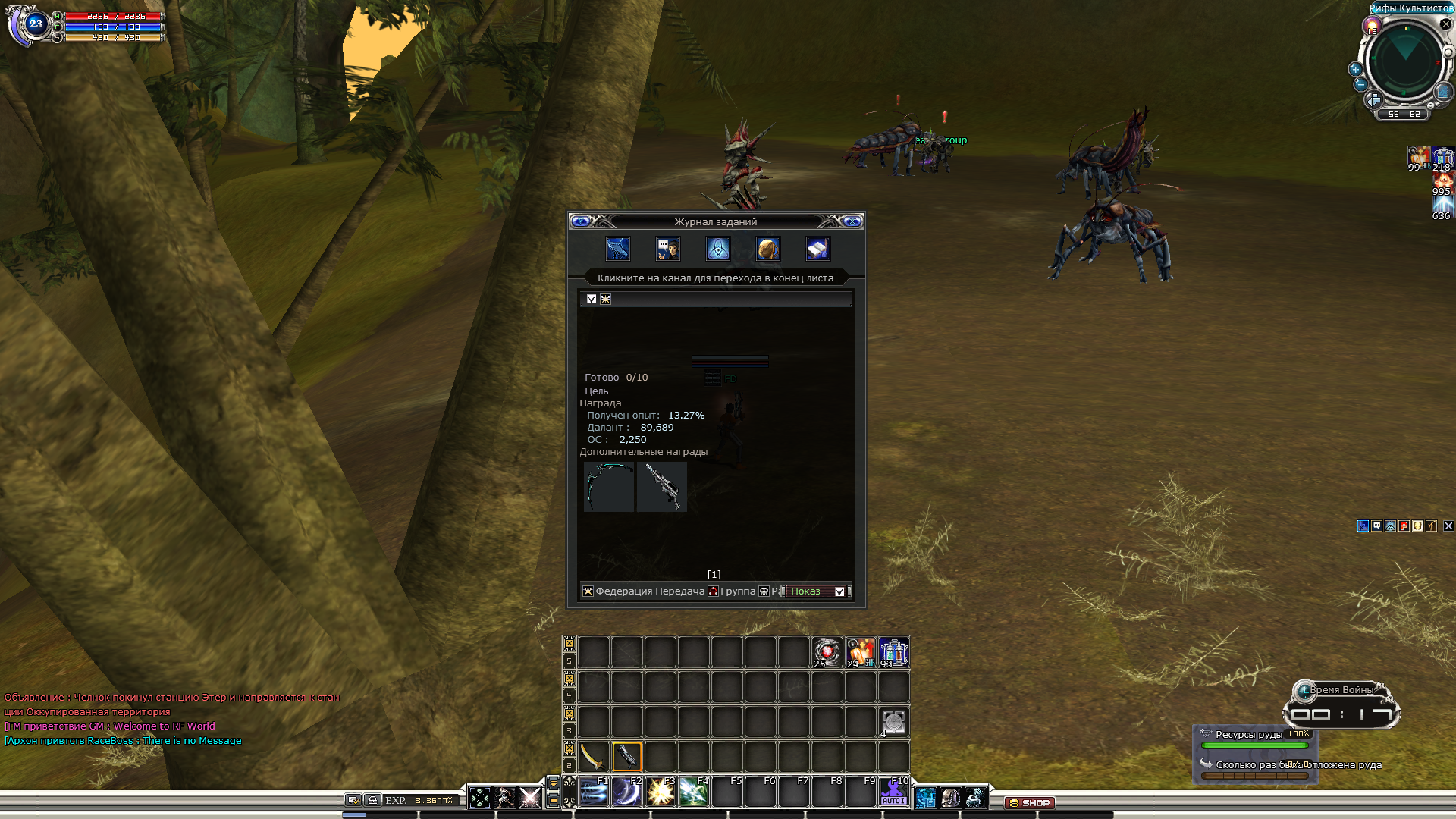
Task: Open the backpack tab in quest journal
Action: [767, 249]
